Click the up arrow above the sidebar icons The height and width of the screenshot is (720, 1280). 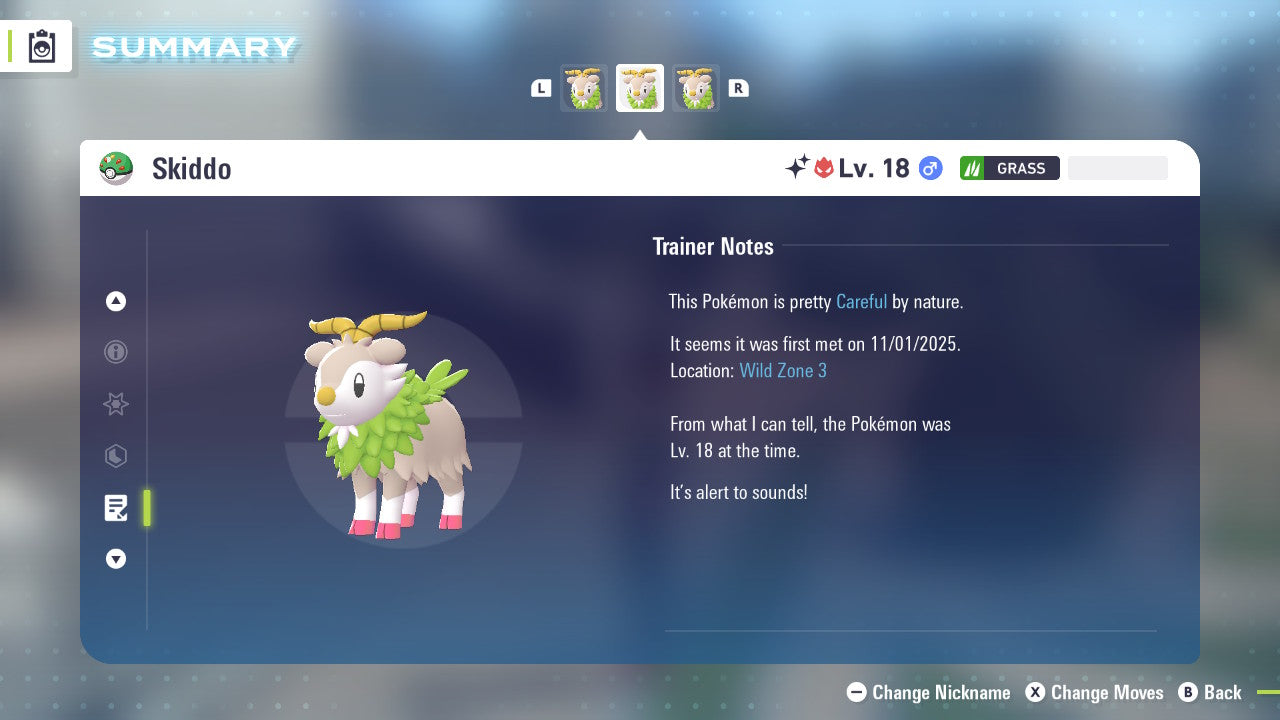[x=115, y=301]
